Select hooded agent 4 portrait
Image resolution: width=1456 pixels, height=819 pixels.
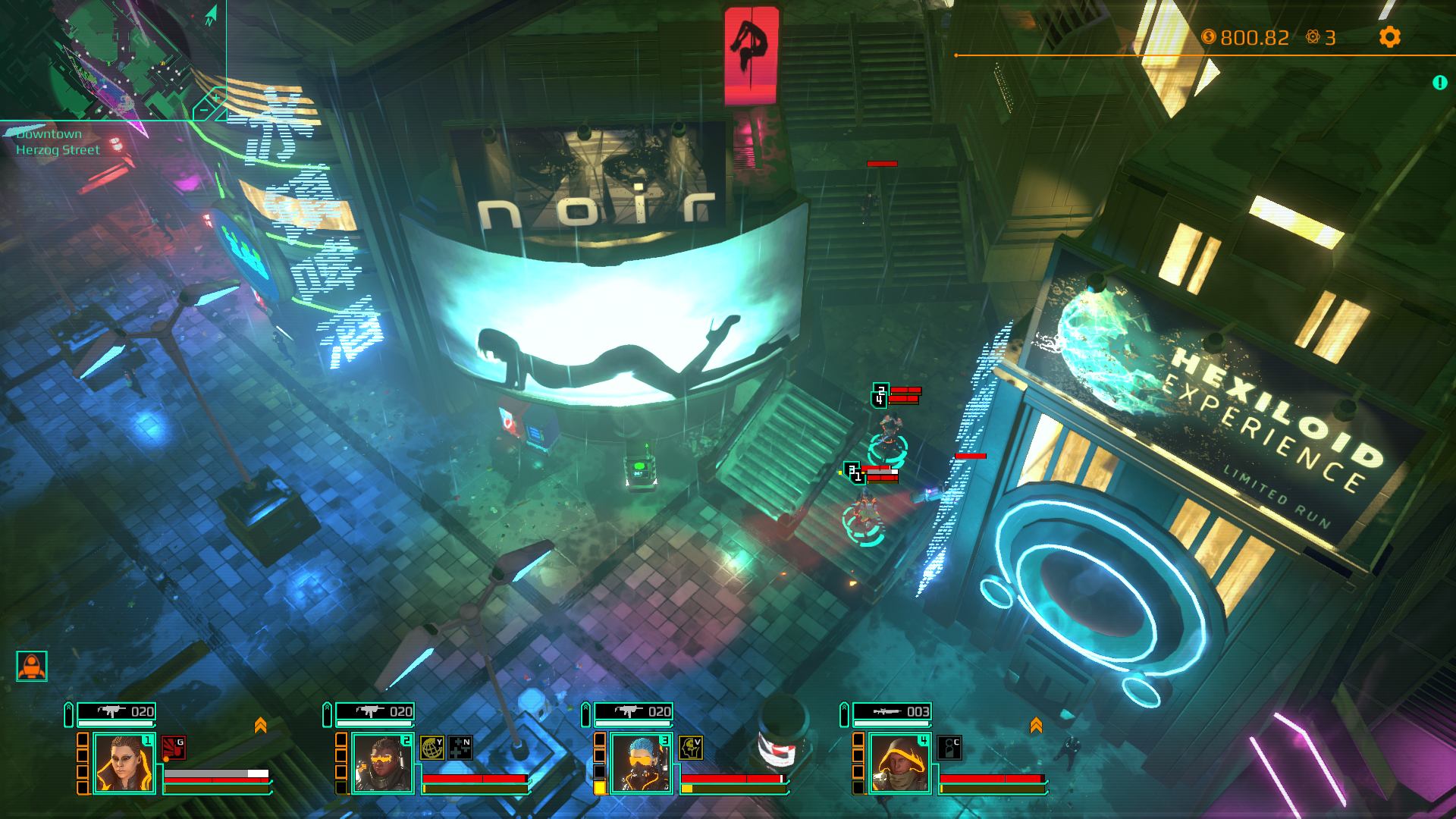tap(900, 763)
